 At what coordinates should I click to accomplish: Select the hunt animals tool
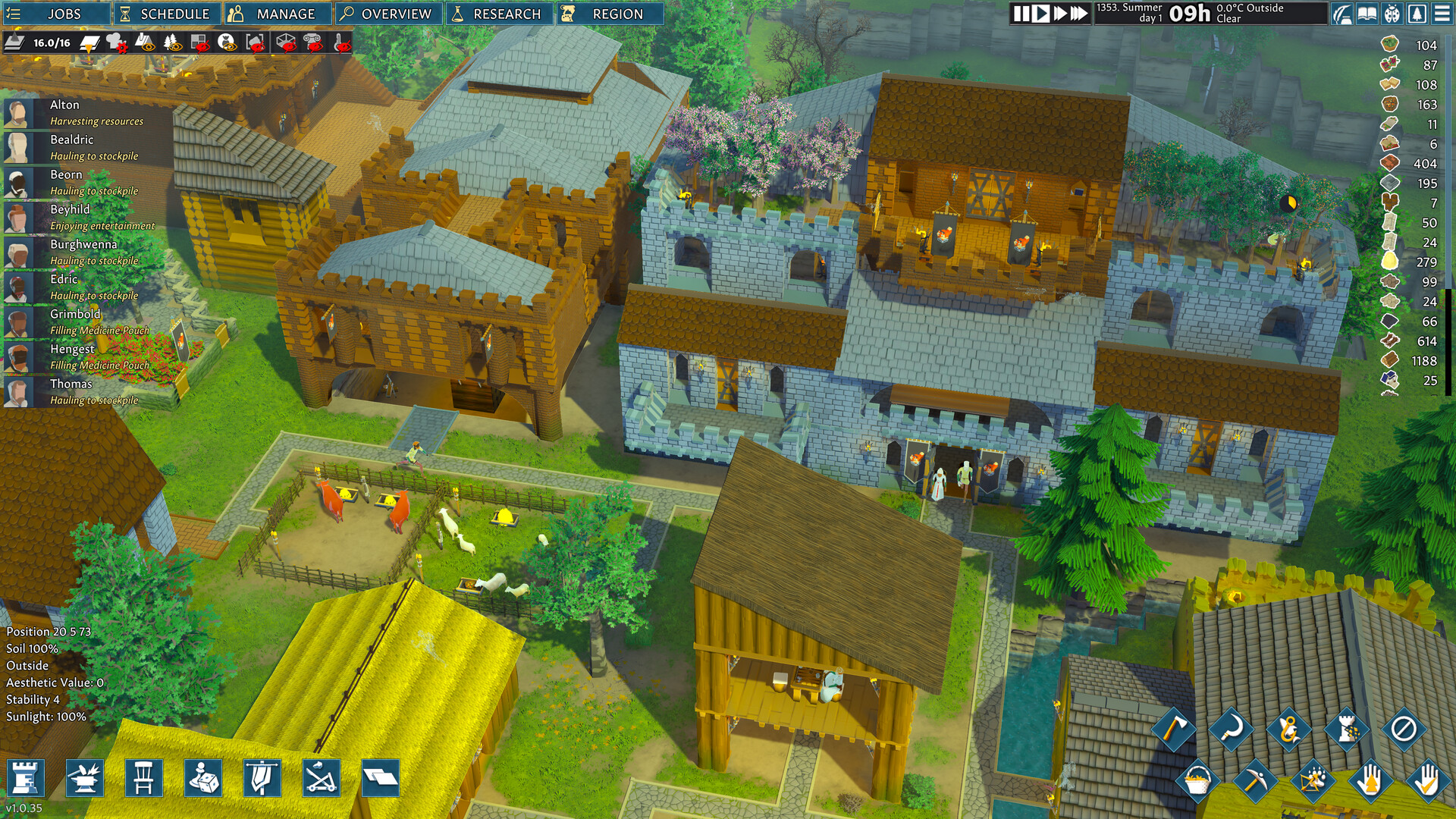[1313, 780]
